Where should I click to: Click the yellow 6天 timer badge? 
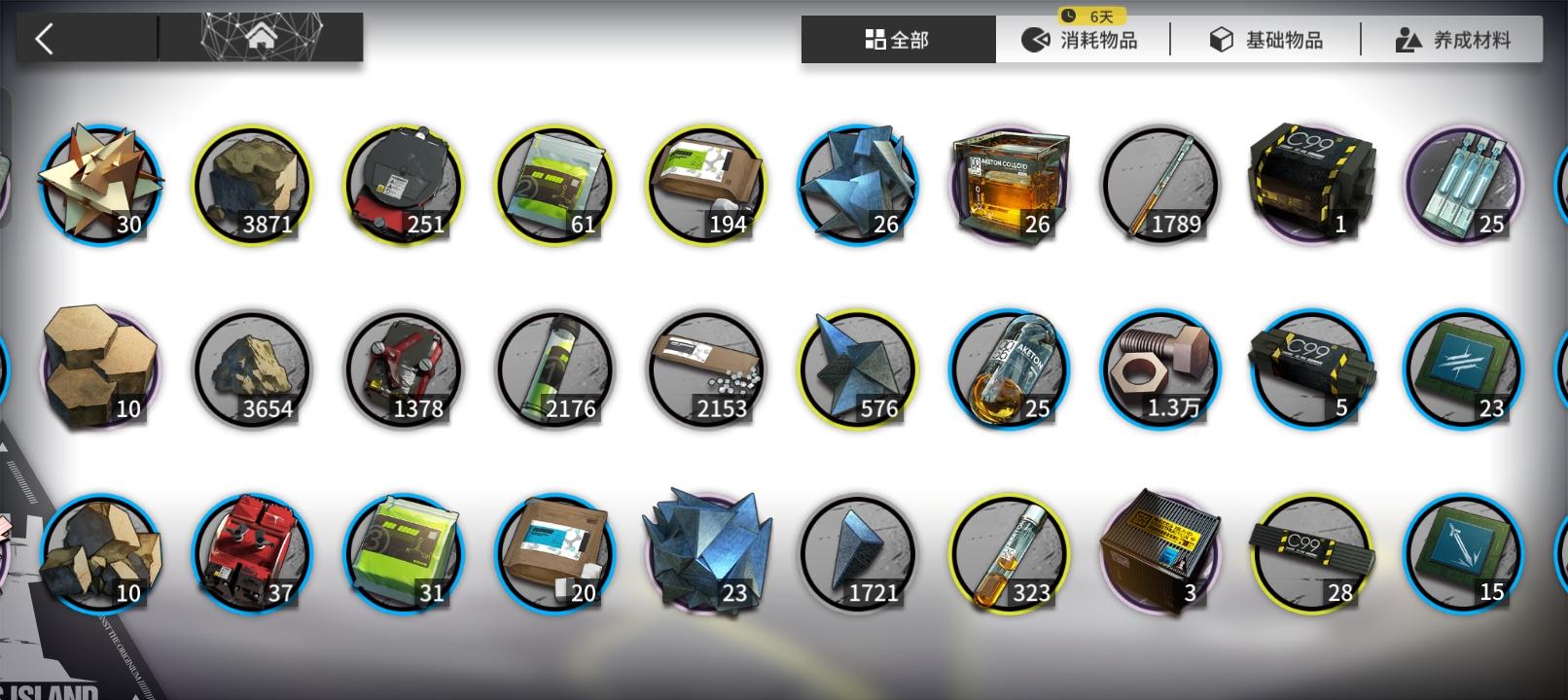[x=1091, y=14]
